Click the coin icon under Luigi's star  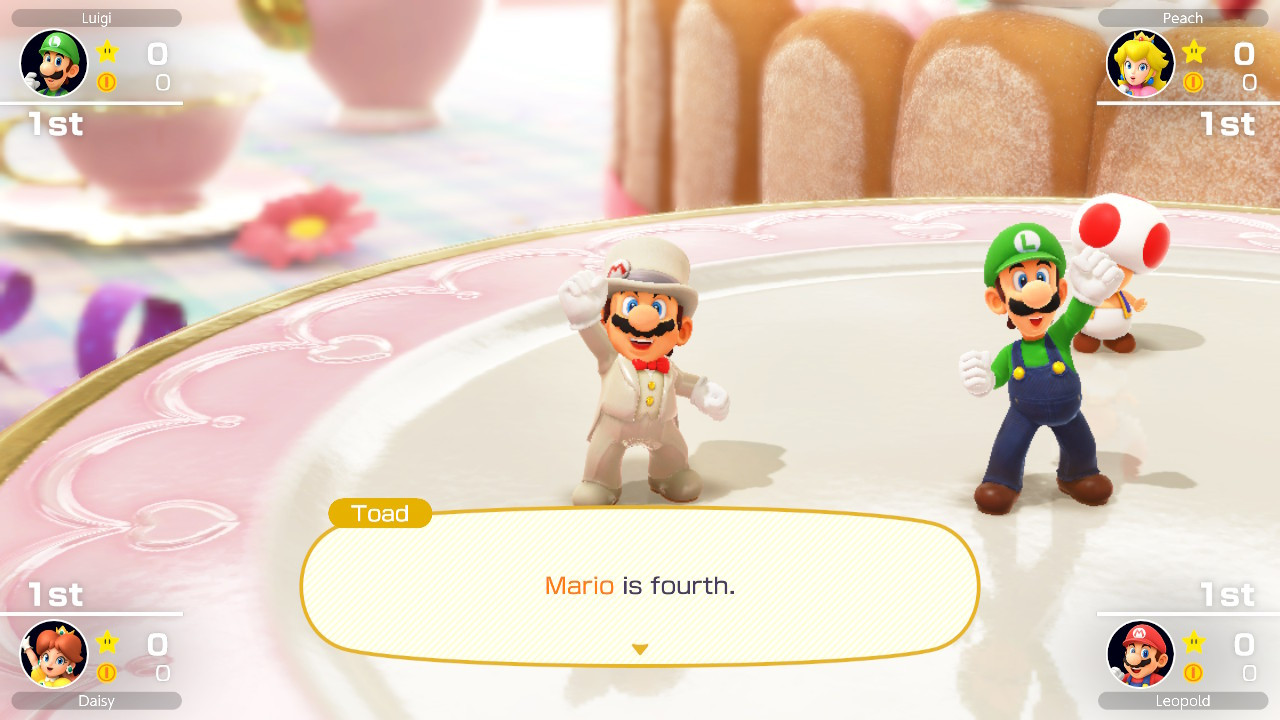107,83
